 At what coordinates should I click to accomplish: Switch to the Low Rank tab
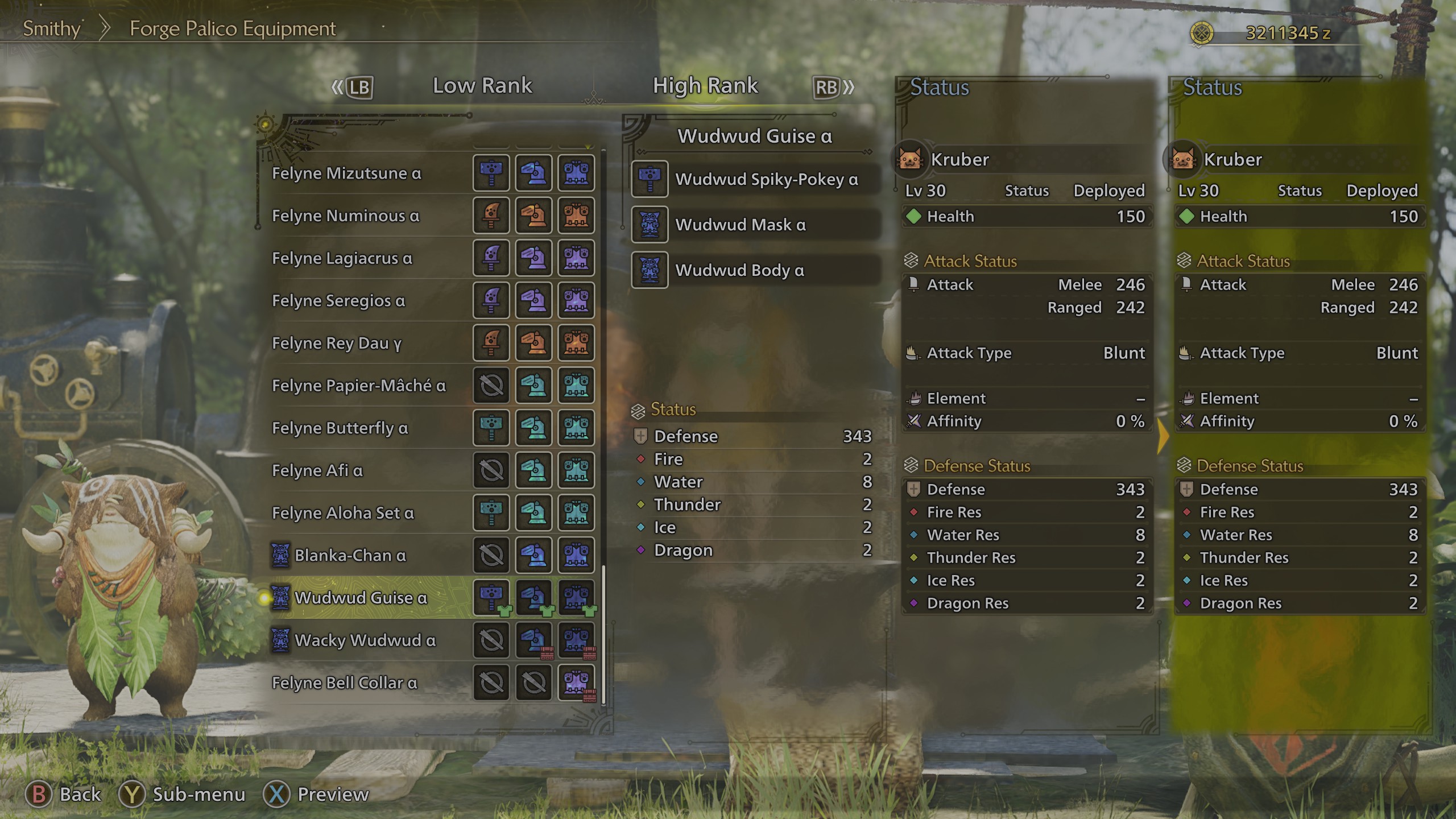482,85
